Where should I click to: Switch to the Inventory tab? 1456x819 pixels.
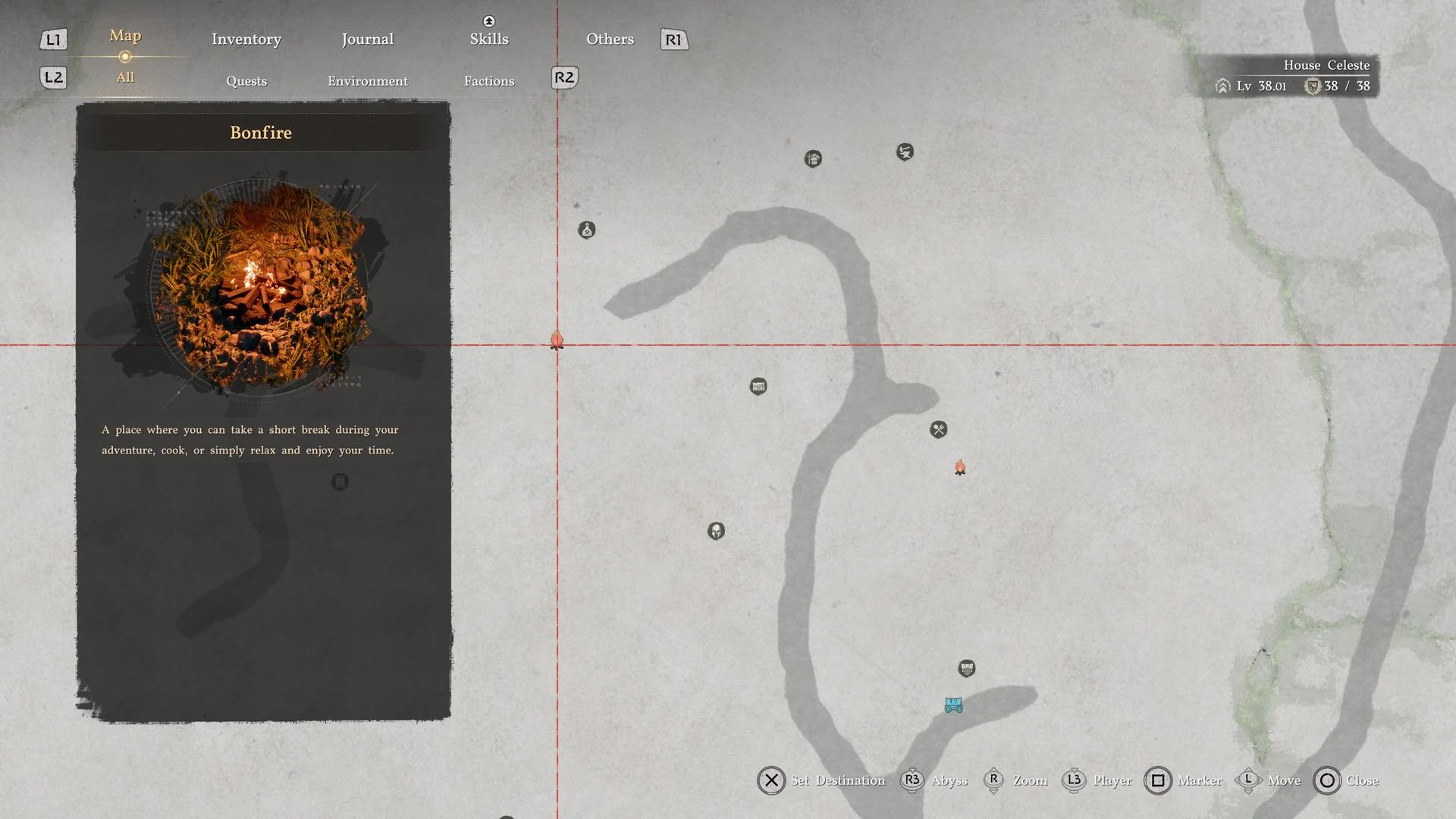click(x=246, y=39)
